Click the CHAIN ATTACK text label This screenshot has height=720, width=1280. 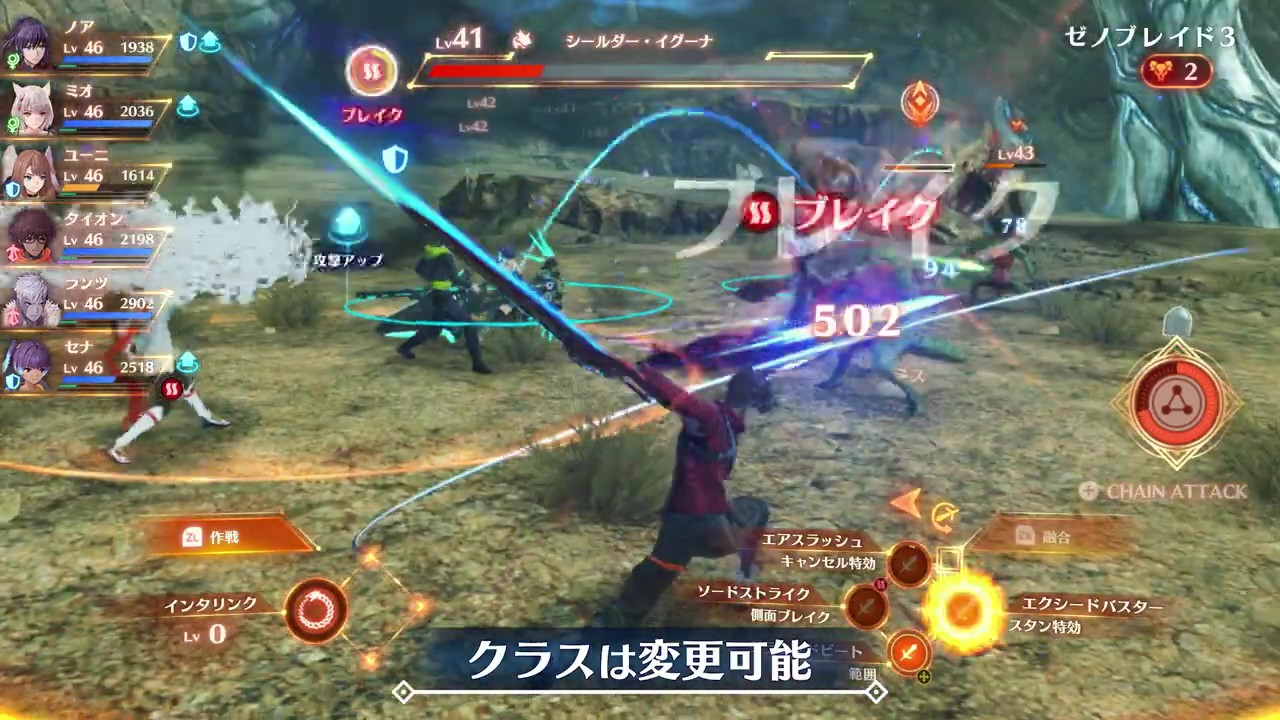coord(1176,492)
